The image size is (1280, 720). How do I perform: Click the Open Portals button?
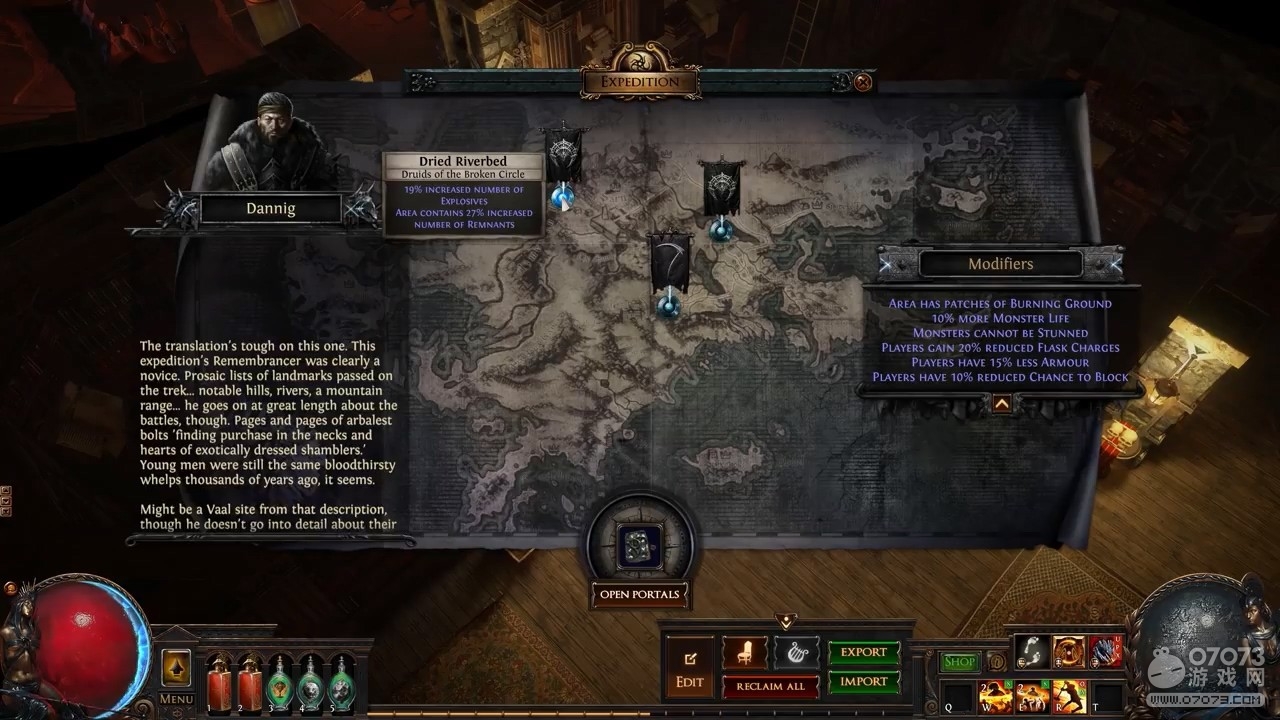639,595
